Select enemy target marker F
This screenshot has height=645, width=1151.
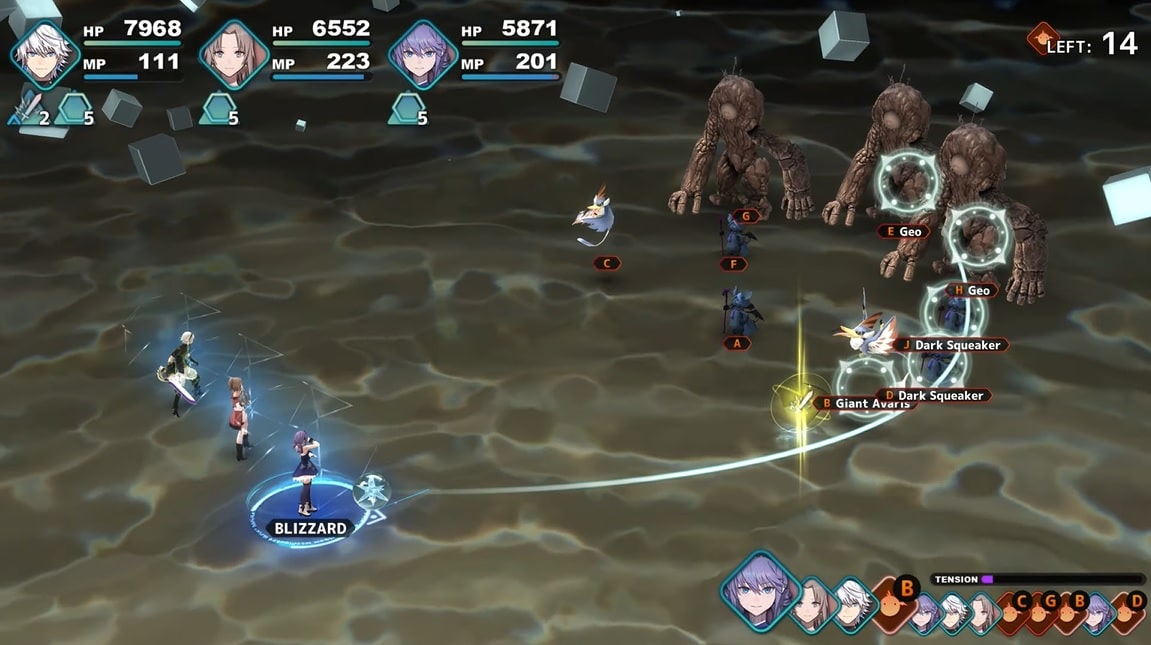point(734,264)
